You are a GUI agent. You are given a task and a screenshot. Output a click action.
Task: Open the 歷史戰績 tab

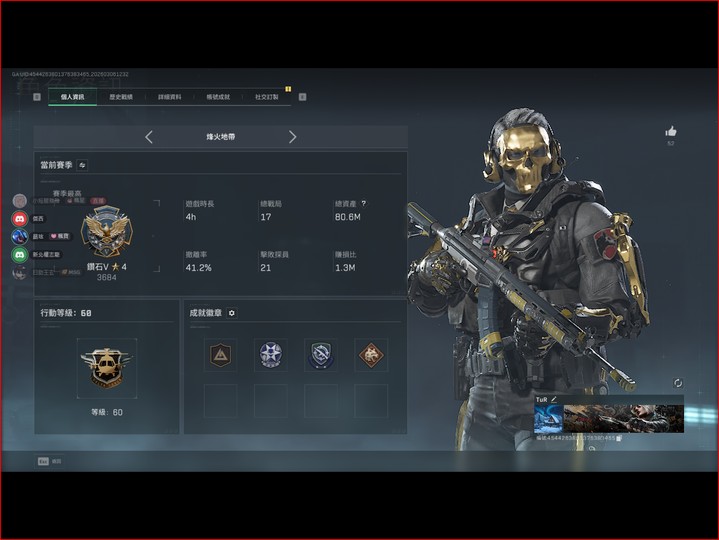click(122, 97)
